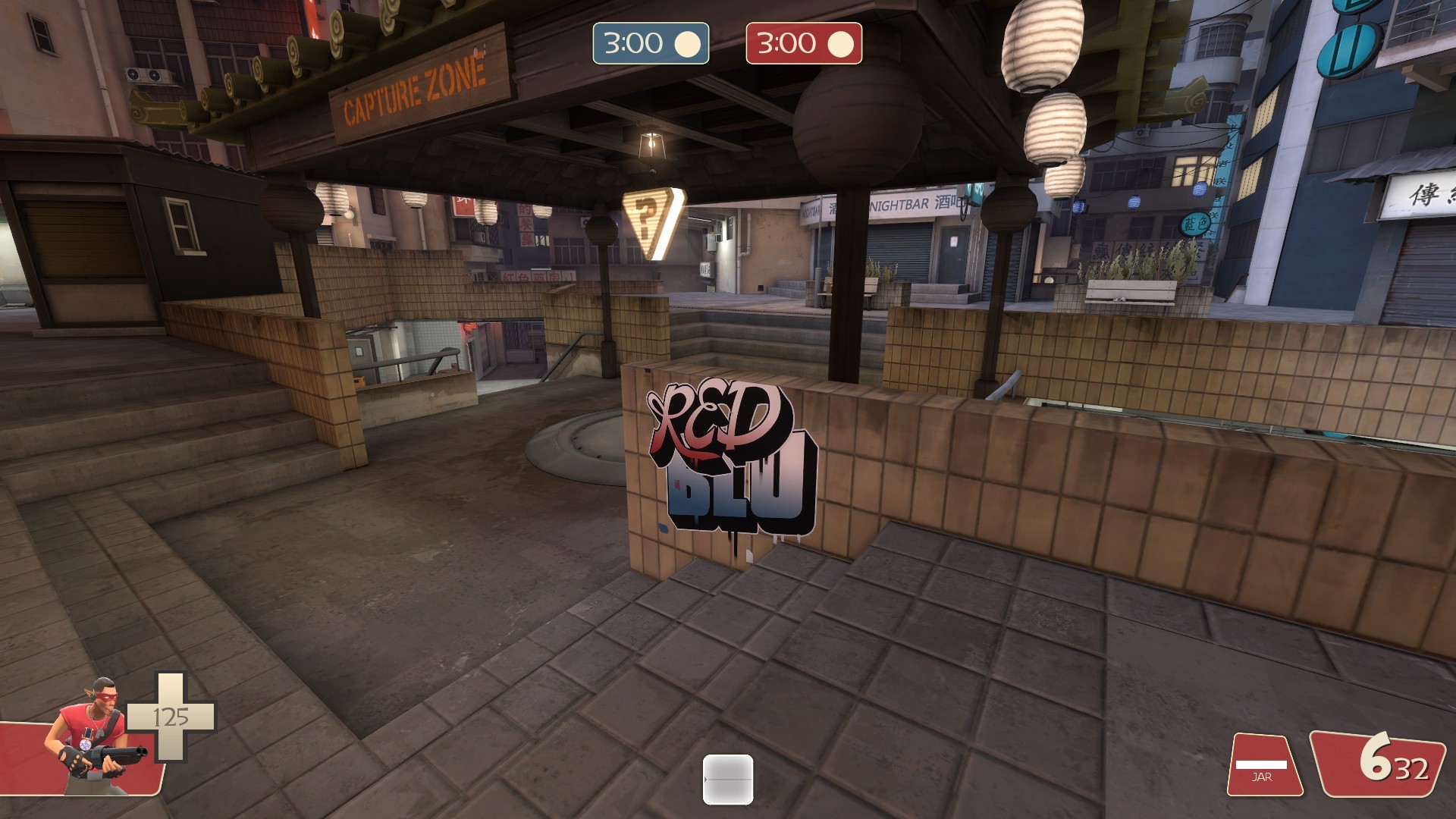The width and height of the screenshot is (1456, 819).
Task: Click the BLU team circle icon on blue timer
Action: 689,44
